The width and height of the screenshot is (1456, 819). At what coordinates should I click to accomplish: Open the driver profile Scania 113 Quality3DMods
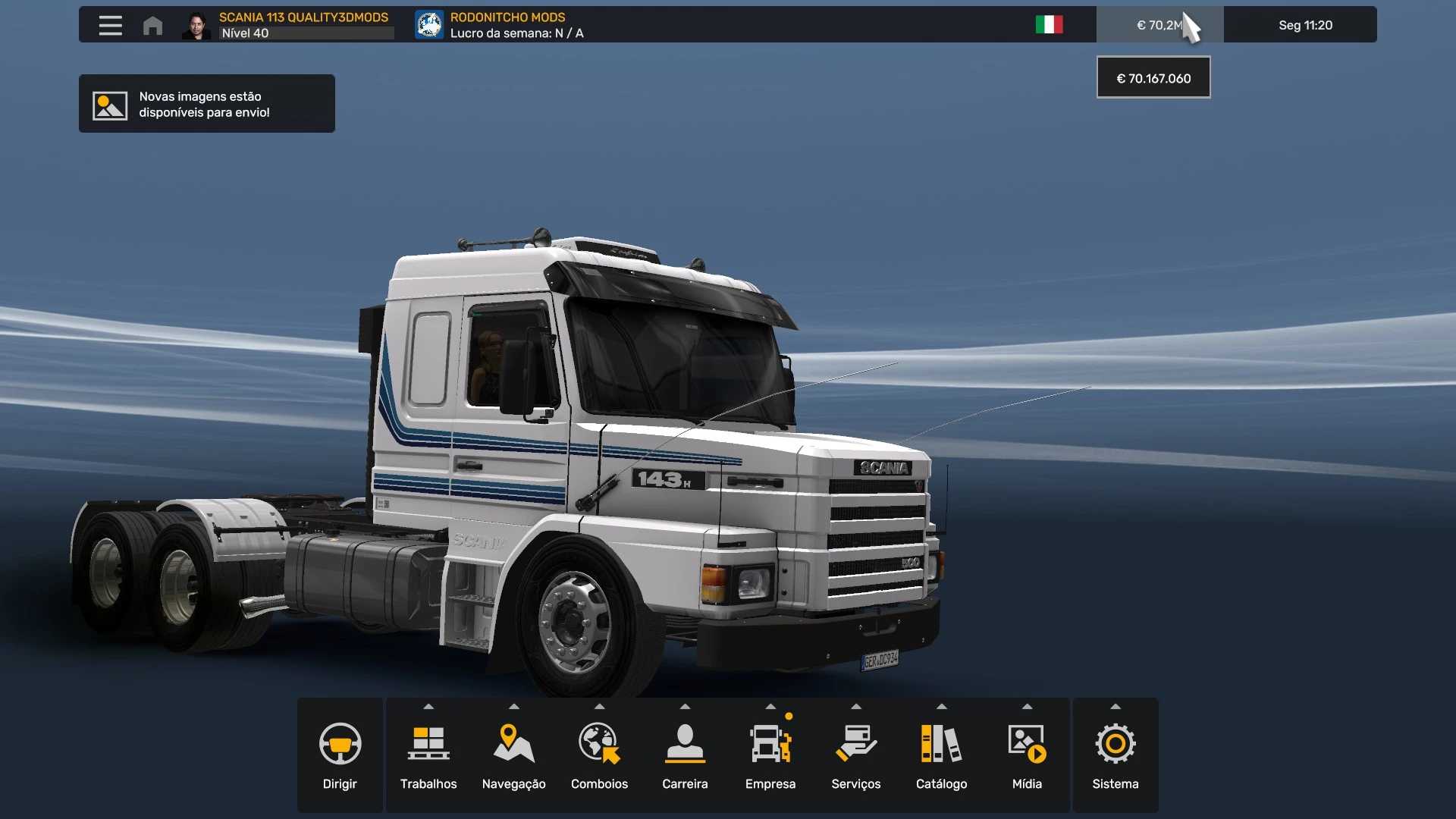click(x=288, y=25)
